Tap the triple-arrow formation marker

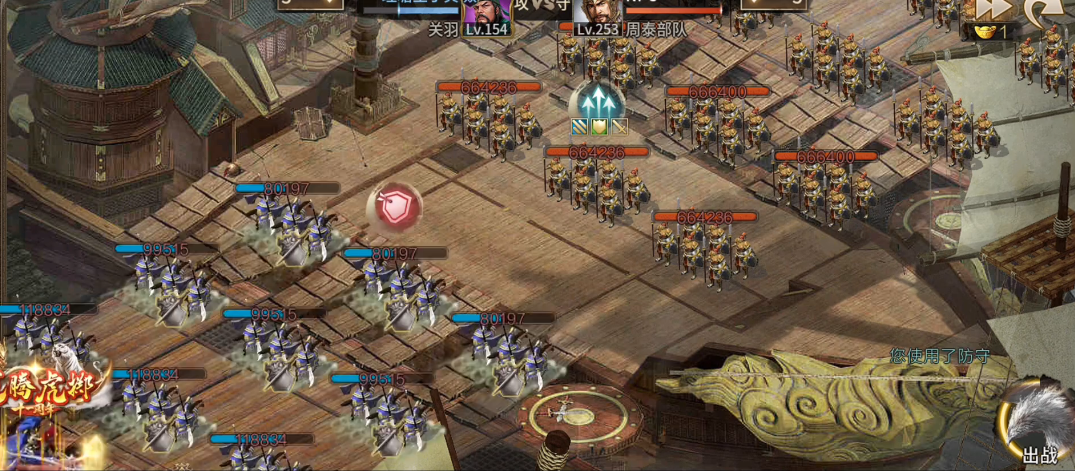[x=598, y=100]
